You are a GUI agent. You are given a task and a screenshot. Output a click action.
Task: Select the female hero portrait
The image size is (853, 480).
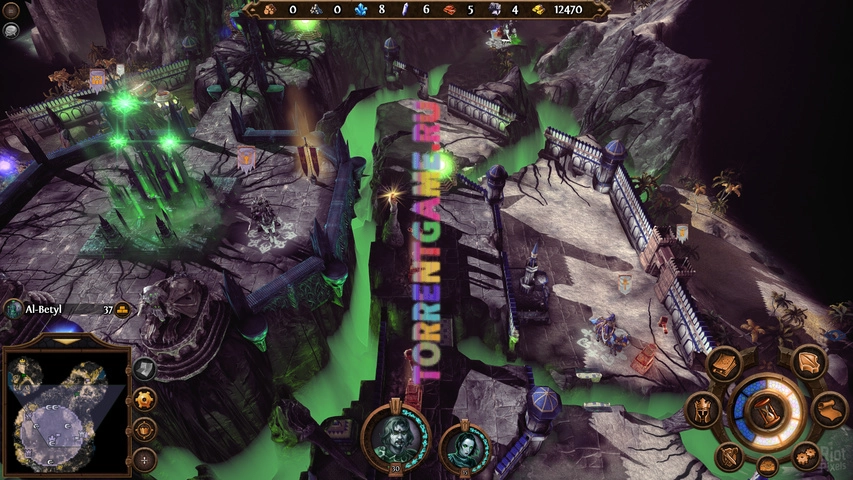pyautogui.click(x=464, y=445)
